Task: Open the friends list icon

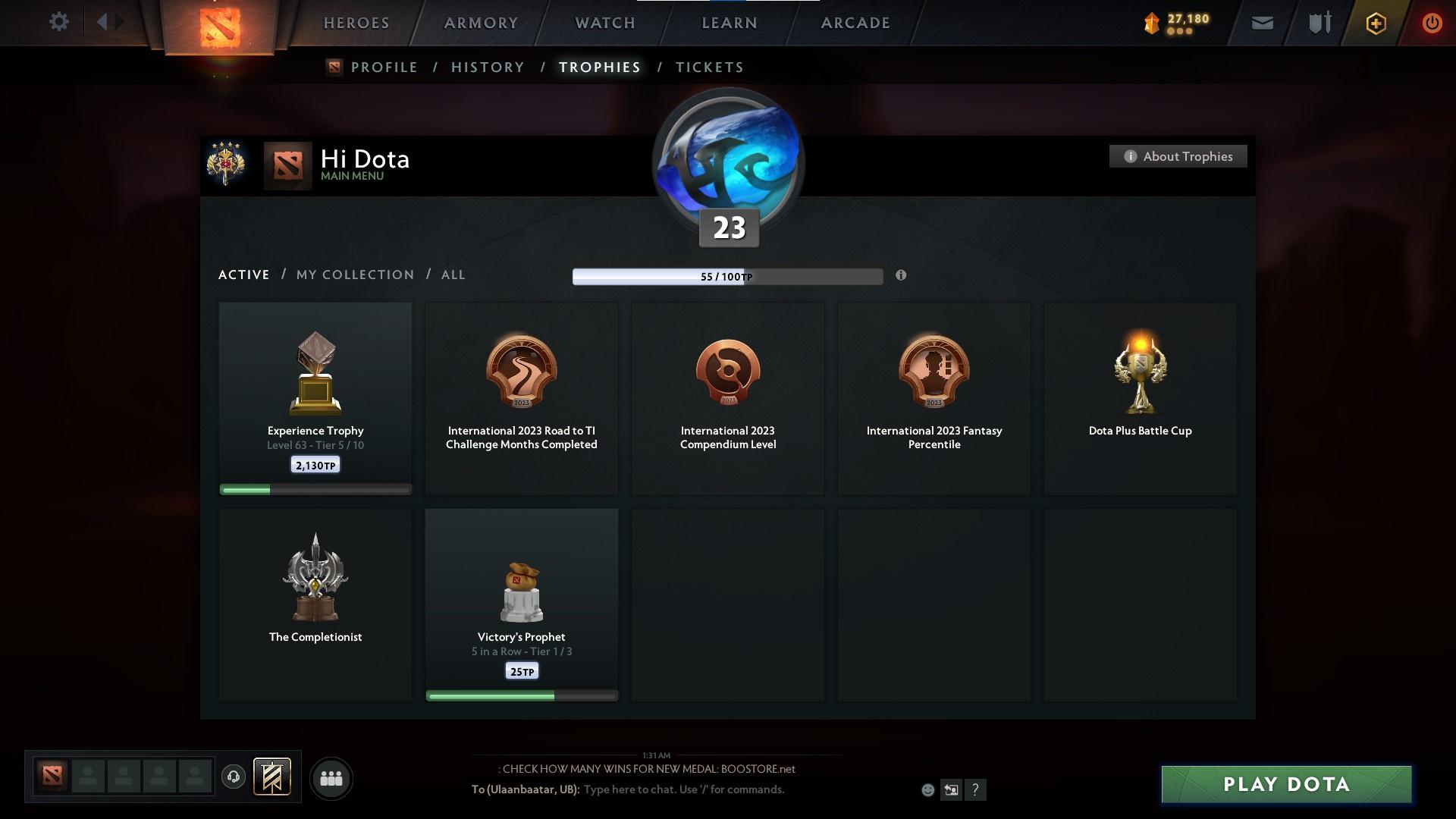Action: pos(331,778)
